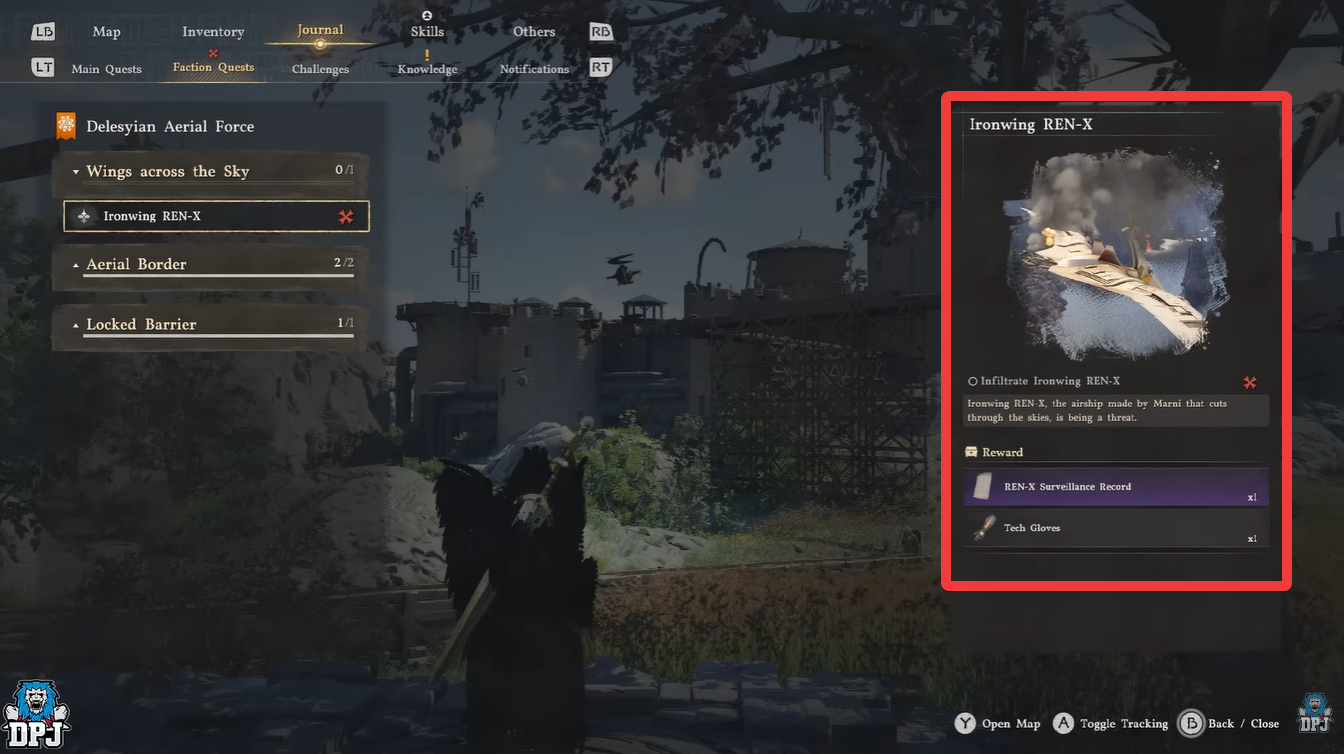This screenshot has height=754, width=1344.
Task: Click the Ironwing REN-X airship illustration
Action: click(1116, 258)
